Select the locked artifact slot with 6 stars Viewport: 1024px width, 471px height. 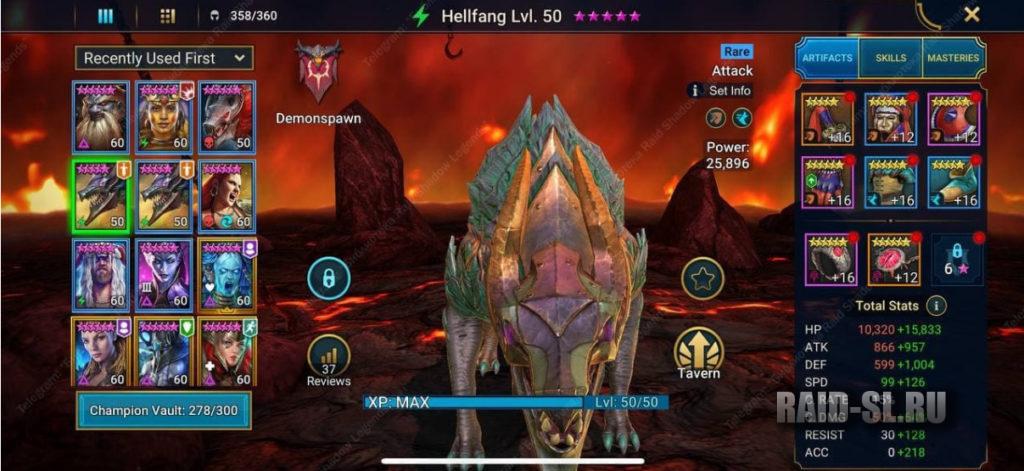pos(956,260)
